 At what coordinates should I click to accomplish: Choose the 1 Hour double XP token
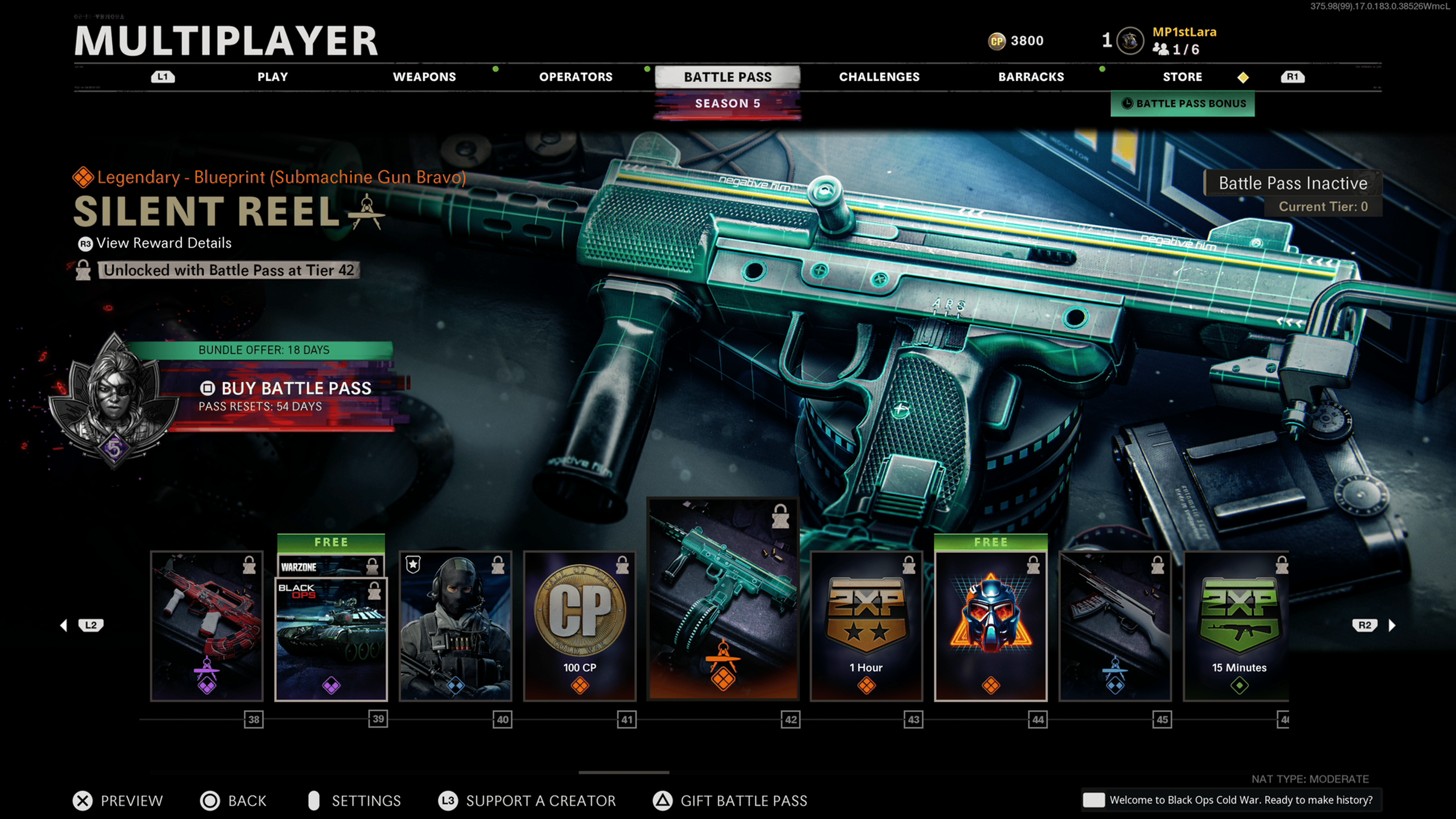[x=866, y=626]
